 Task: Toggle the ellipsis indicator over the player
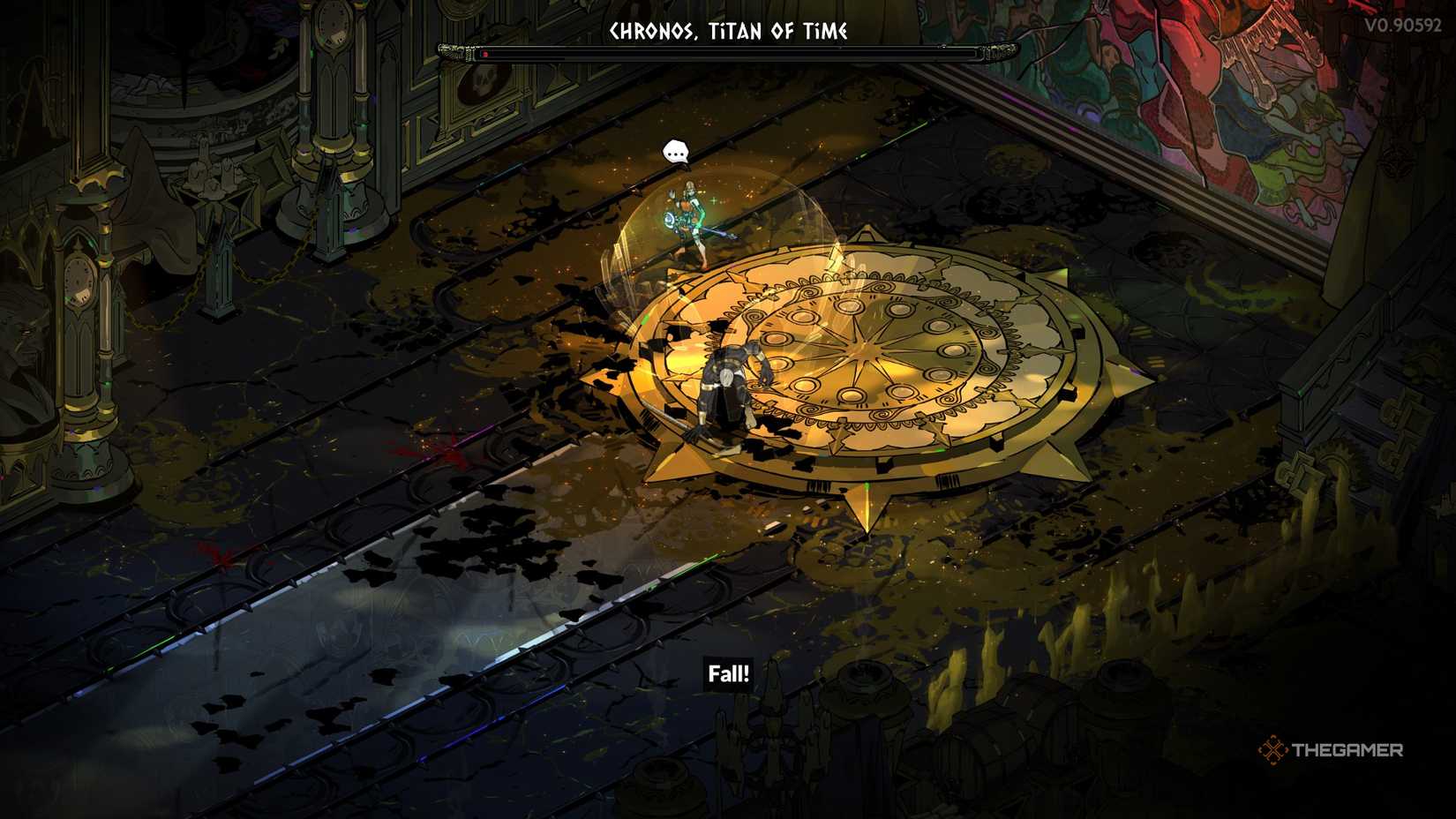(x=675, y=152)
